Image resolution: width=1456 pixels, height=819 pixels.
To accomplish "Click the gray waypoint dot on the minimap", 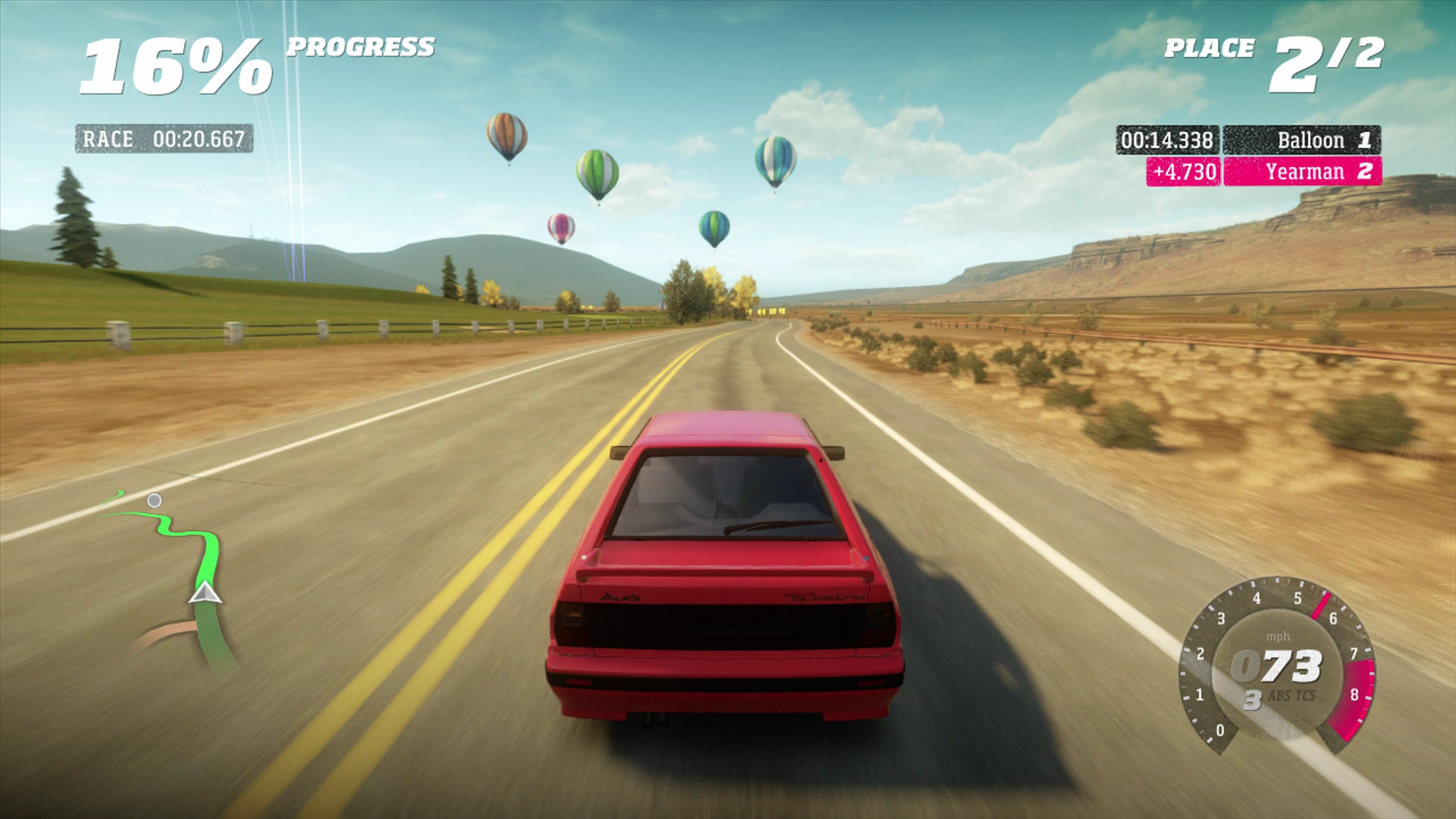I will click(154, 500).
